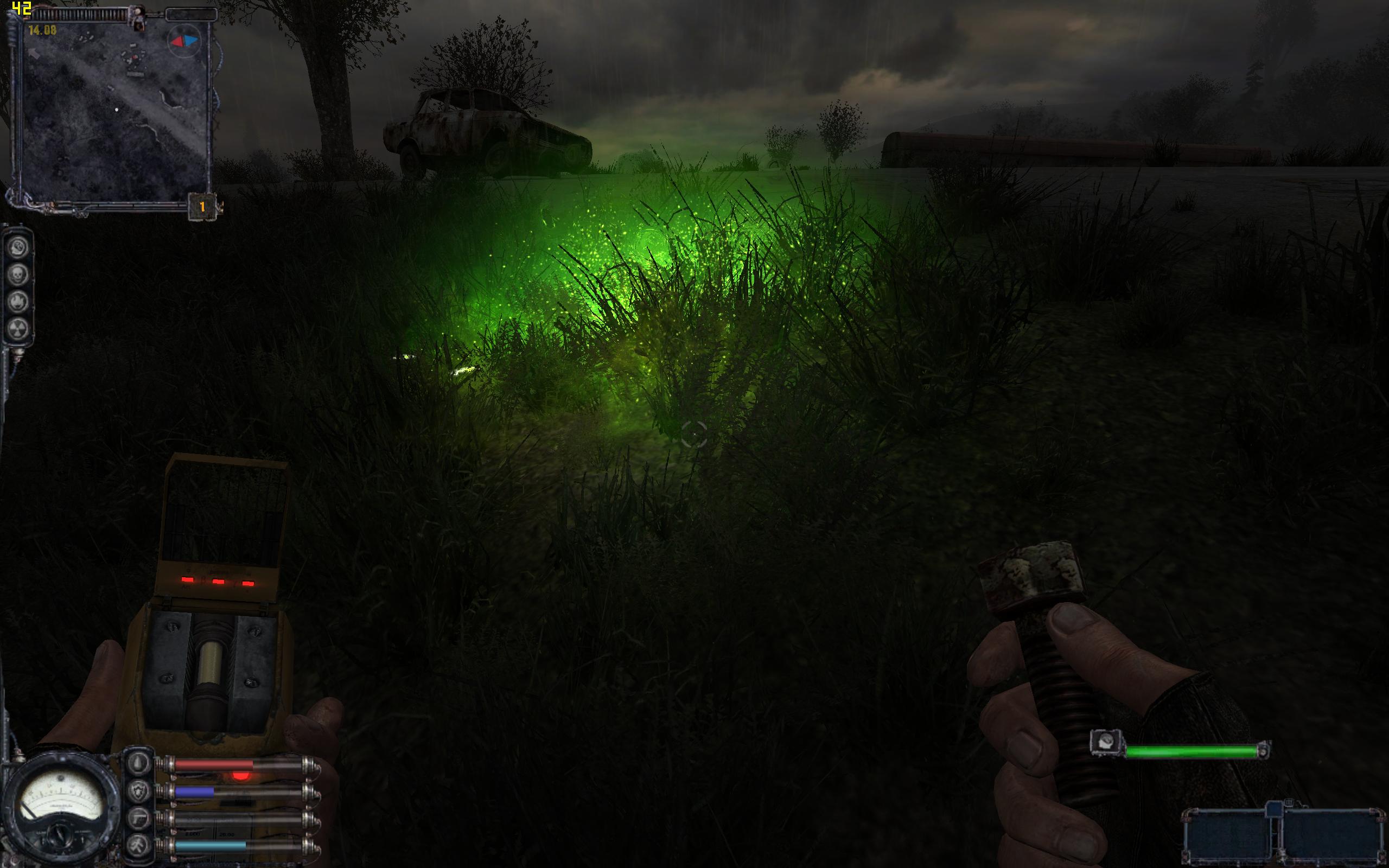Click the numbered tag below the minimap
Viewport: 1389px width, 868px height.
pyautogui.click(x=202, y=207)
